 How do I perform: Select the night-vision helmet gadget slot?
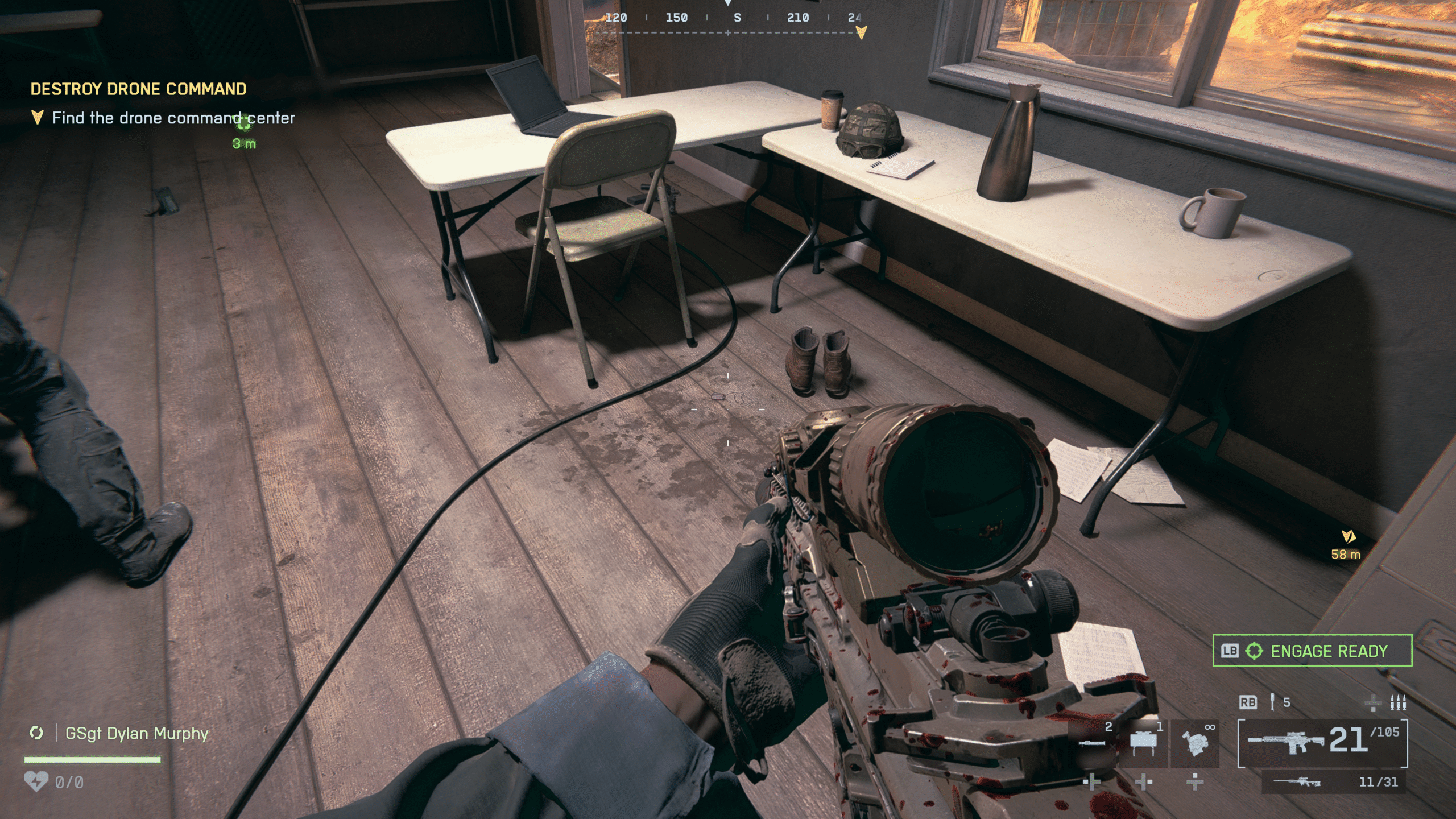pos(1195,743)
